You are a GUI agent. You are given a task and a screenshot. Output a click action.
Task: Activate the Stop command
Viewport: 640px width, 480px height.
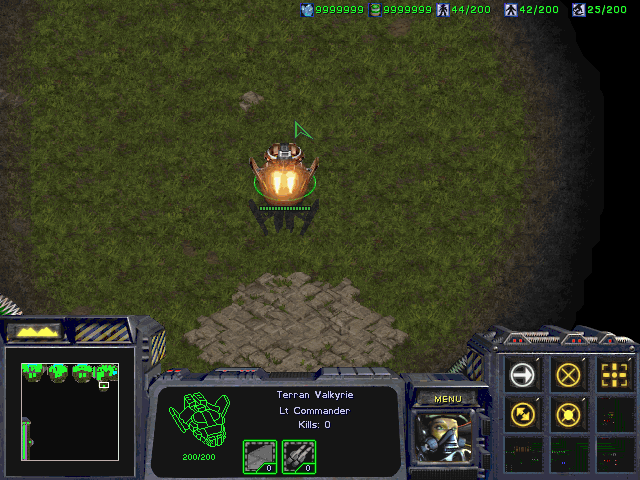(x=569, y=375)
